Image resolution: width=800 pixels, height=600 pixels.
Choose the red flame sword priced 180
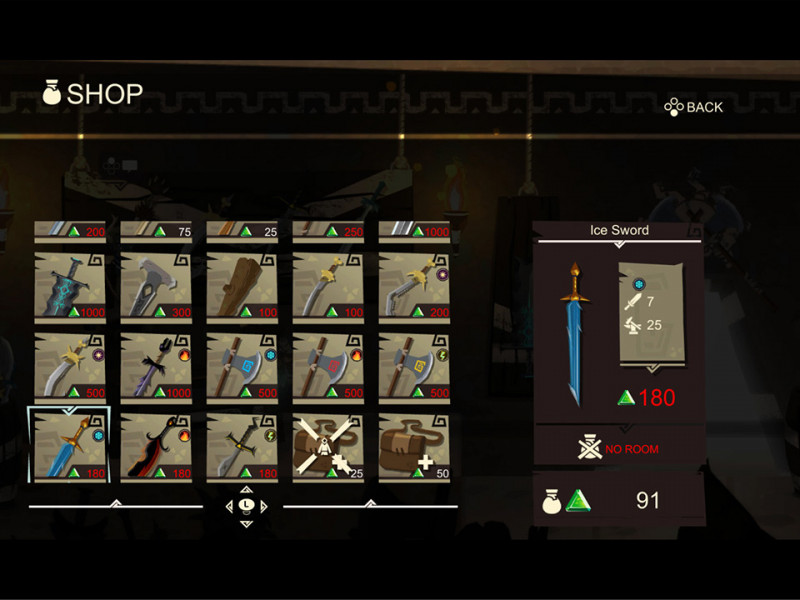click(x=156, y=447)
